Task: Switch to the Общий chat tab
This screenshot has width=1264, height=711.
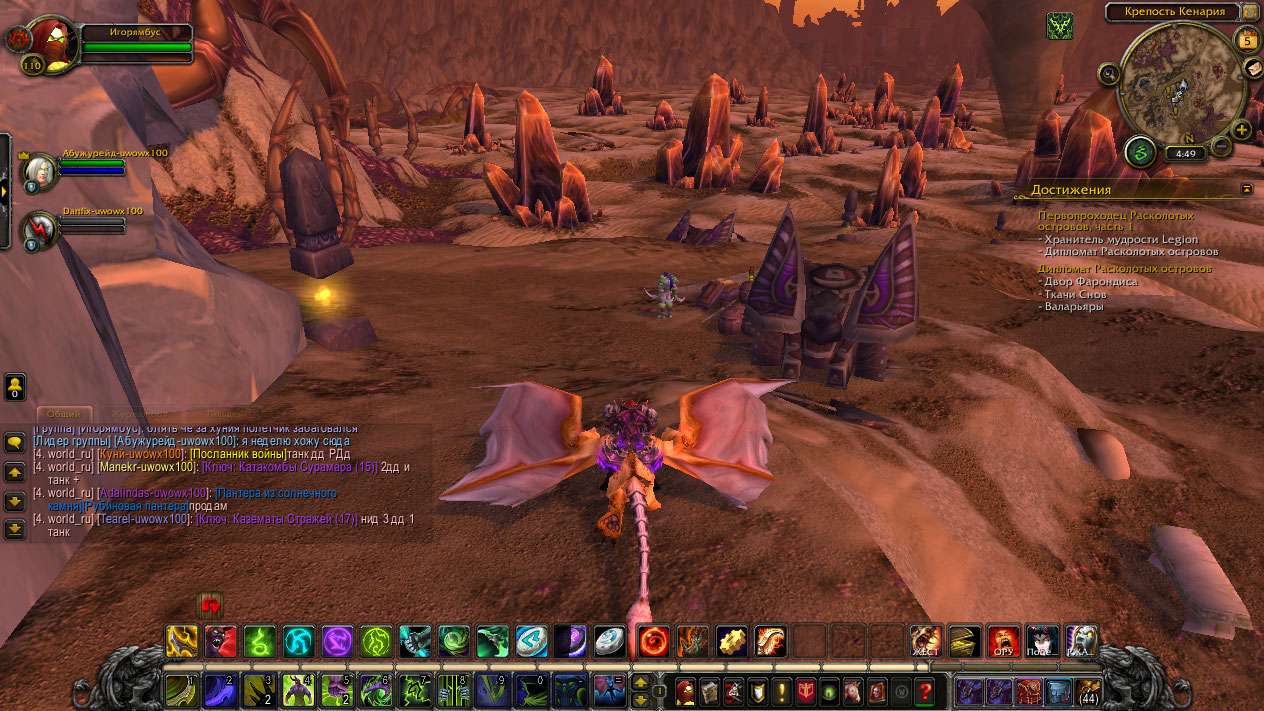Action: [65, 413]
